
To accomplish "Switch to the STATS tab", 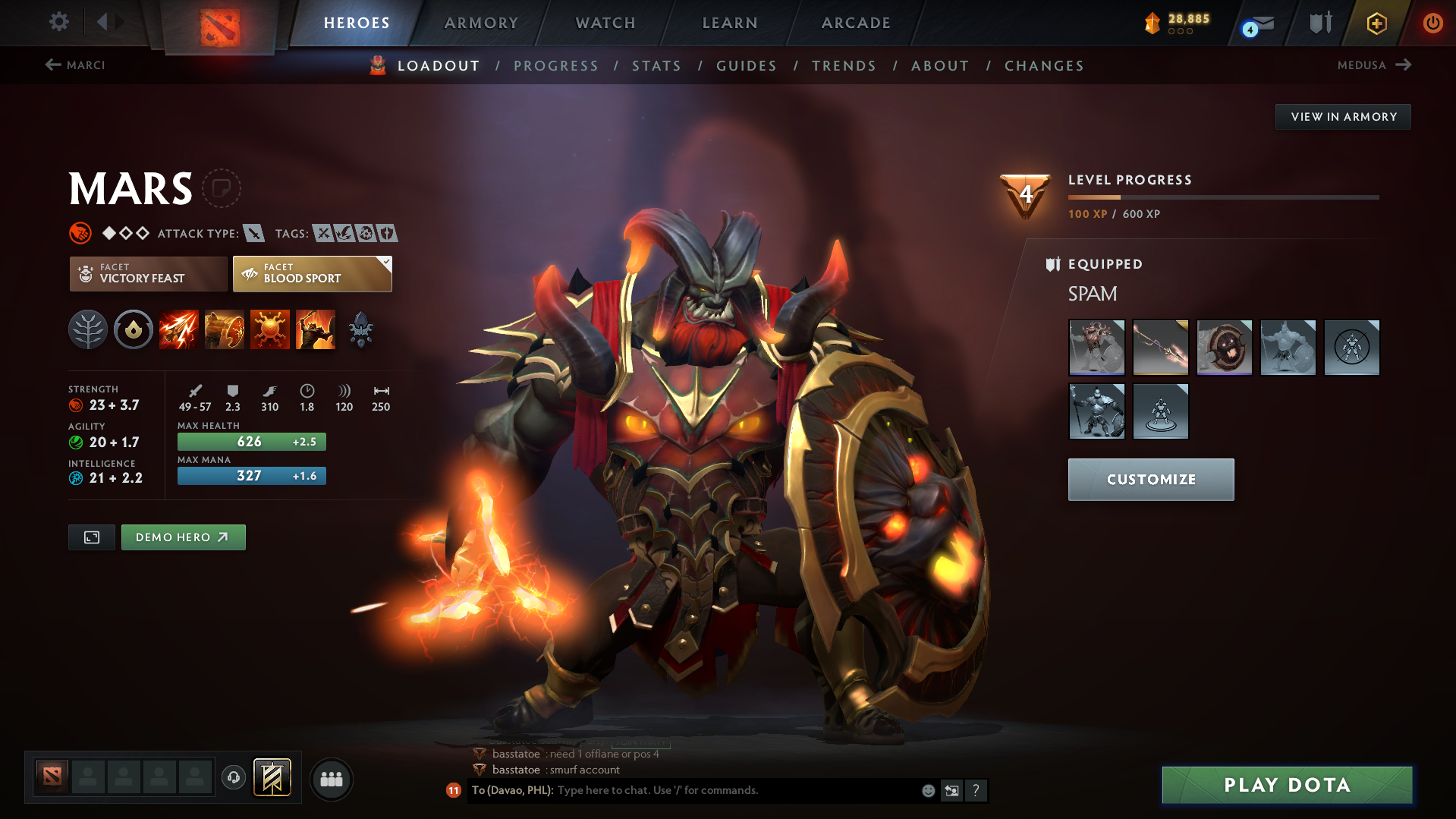I will pyautogui.click(x=656, y=65).
